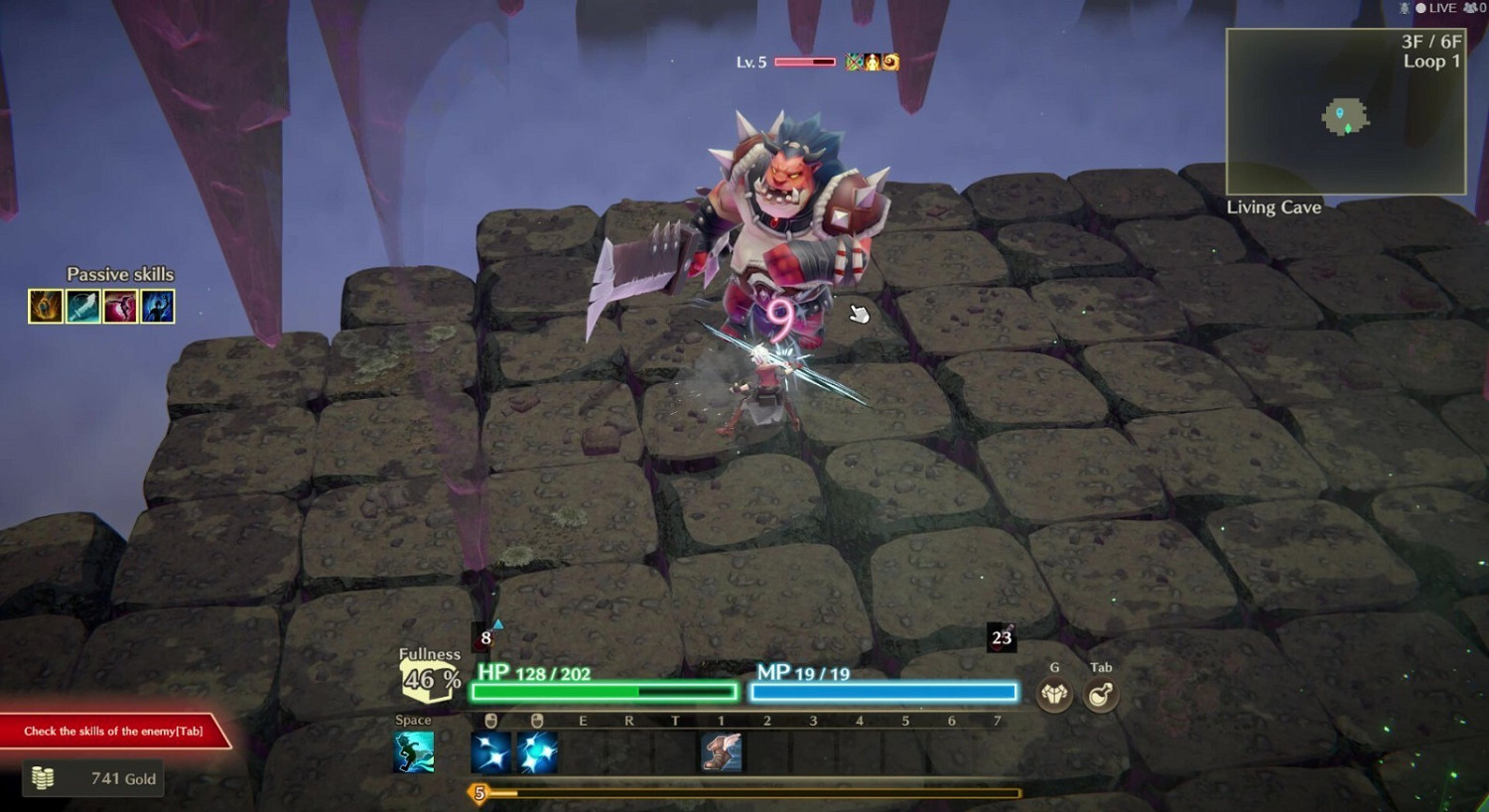The width and height of the screenshot is (1489, 812).
Task: Click the 741 Gold display
Action: (x=93, y=778)
